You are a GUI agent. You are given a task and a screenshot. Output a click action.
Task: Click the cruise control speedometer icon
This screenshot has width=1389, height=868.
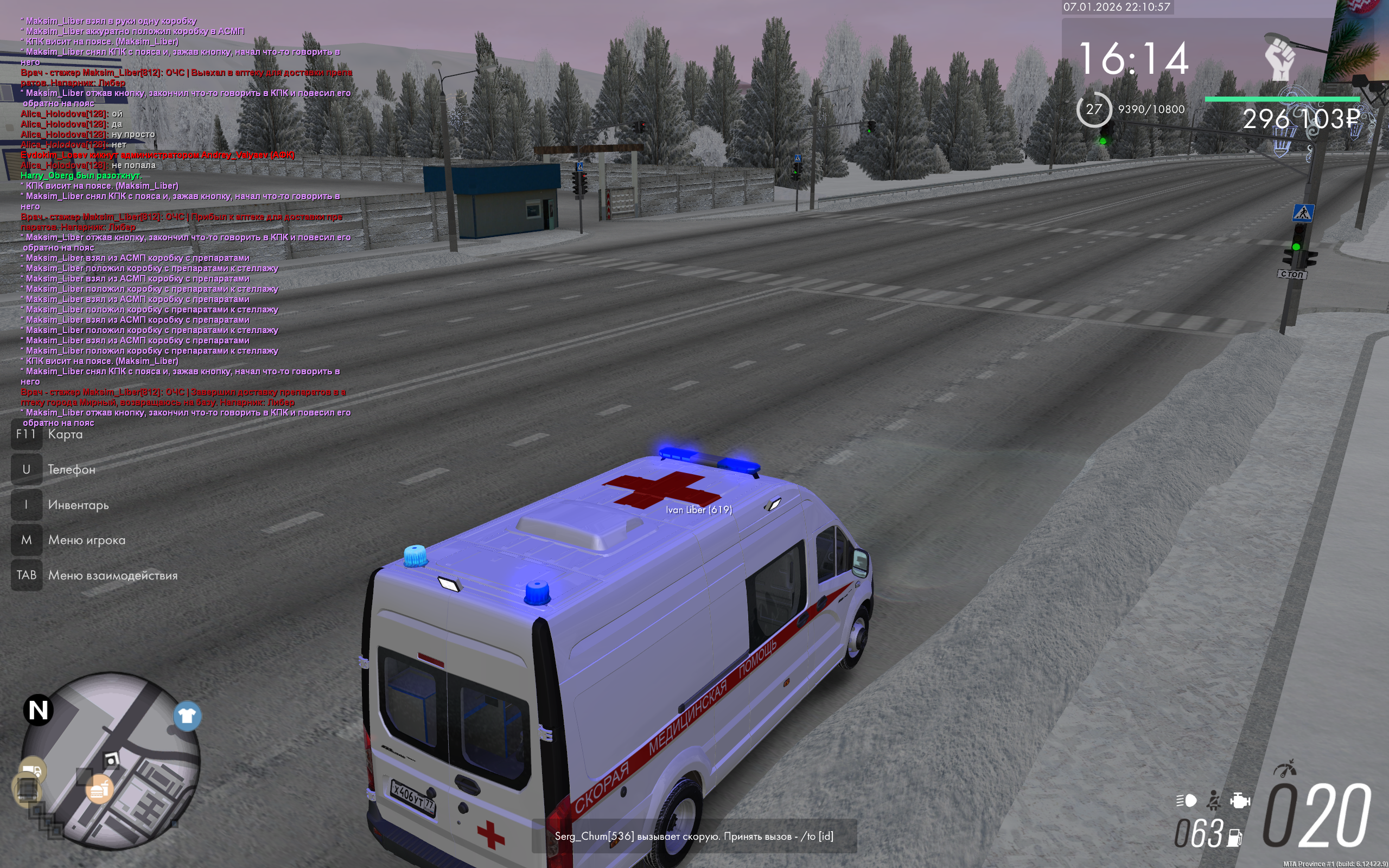(x=1285, y=768)
